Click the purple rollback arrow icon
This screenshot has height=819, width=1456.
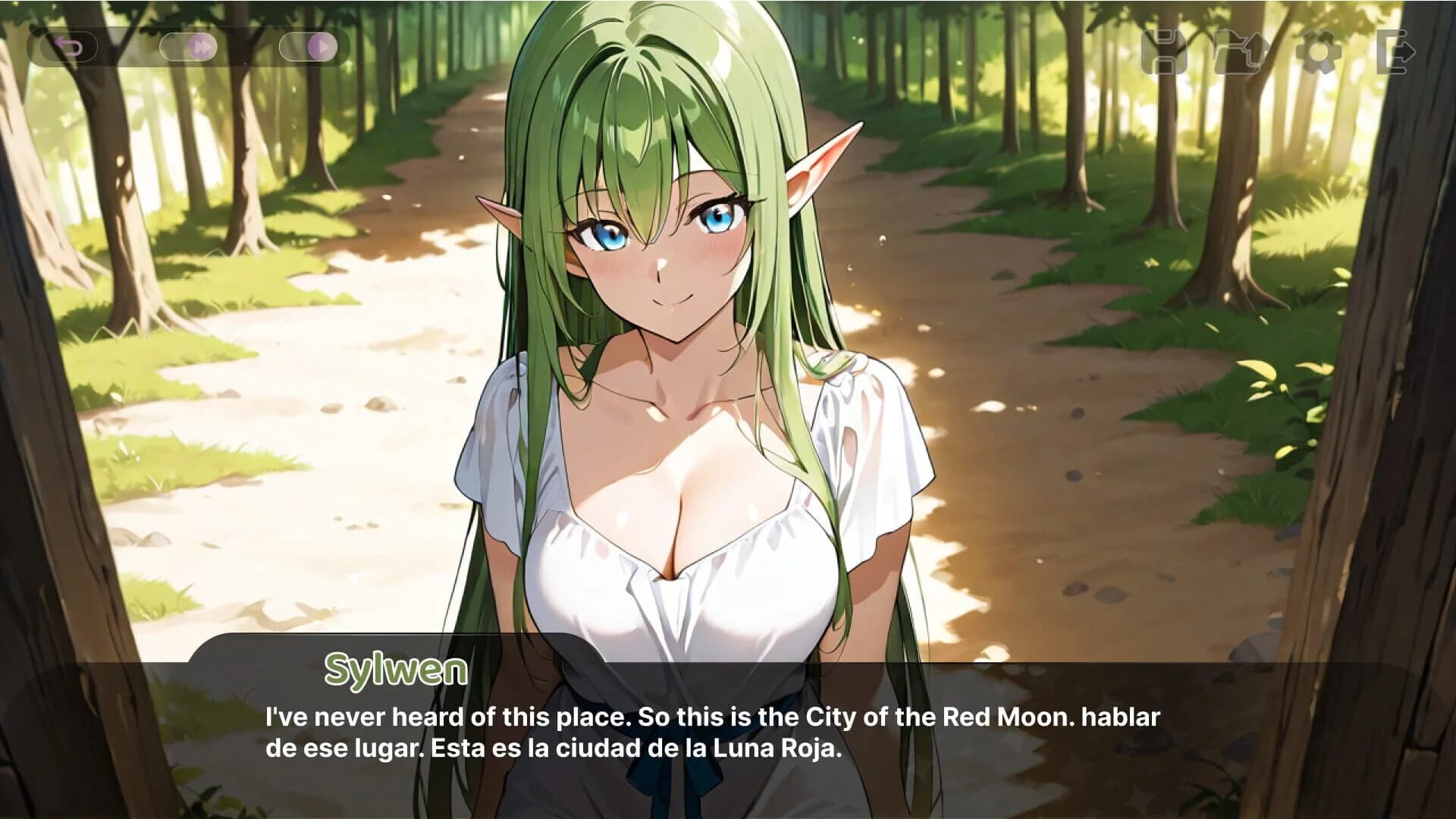[x=68, y=47]
